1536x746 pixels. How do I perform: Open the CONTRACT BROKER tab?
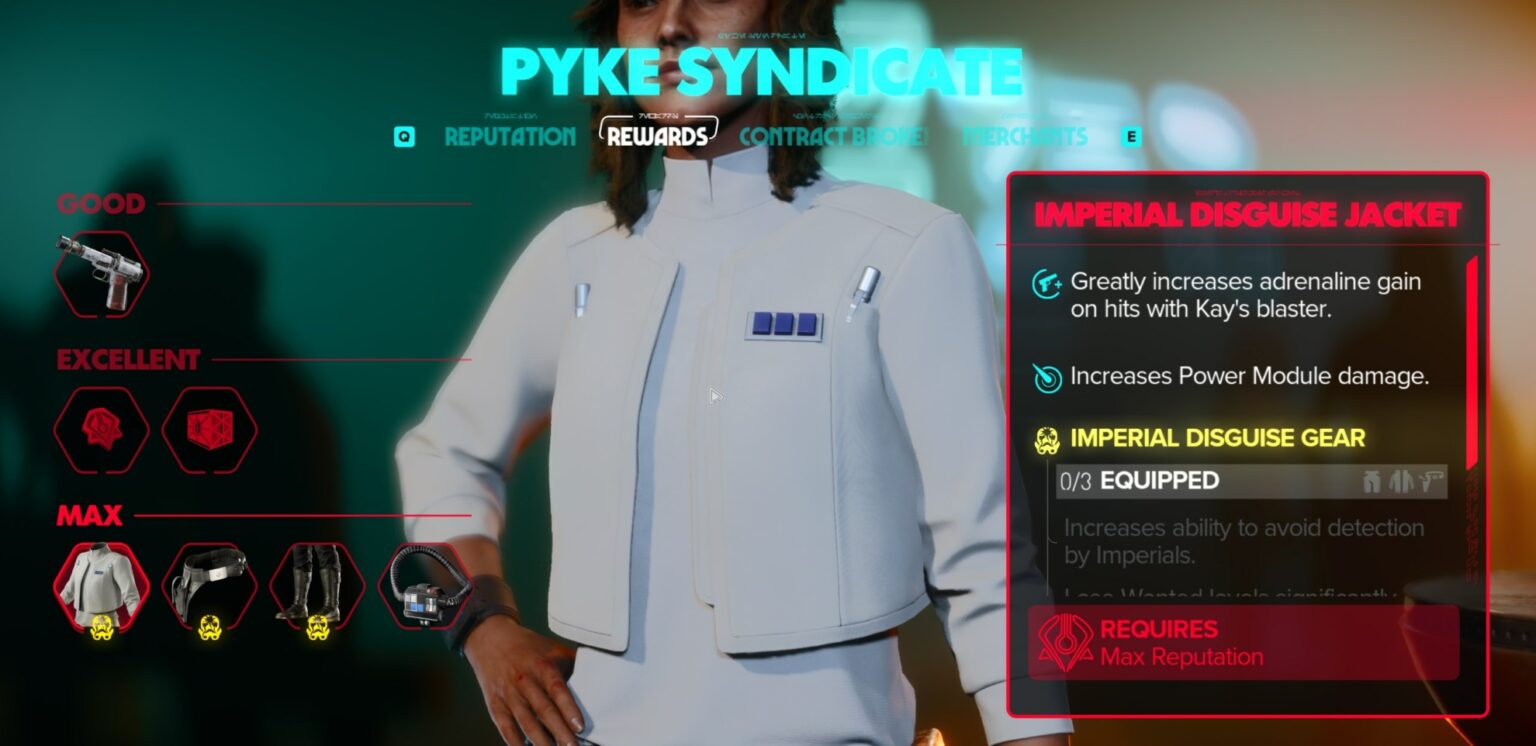click(829, 137)
